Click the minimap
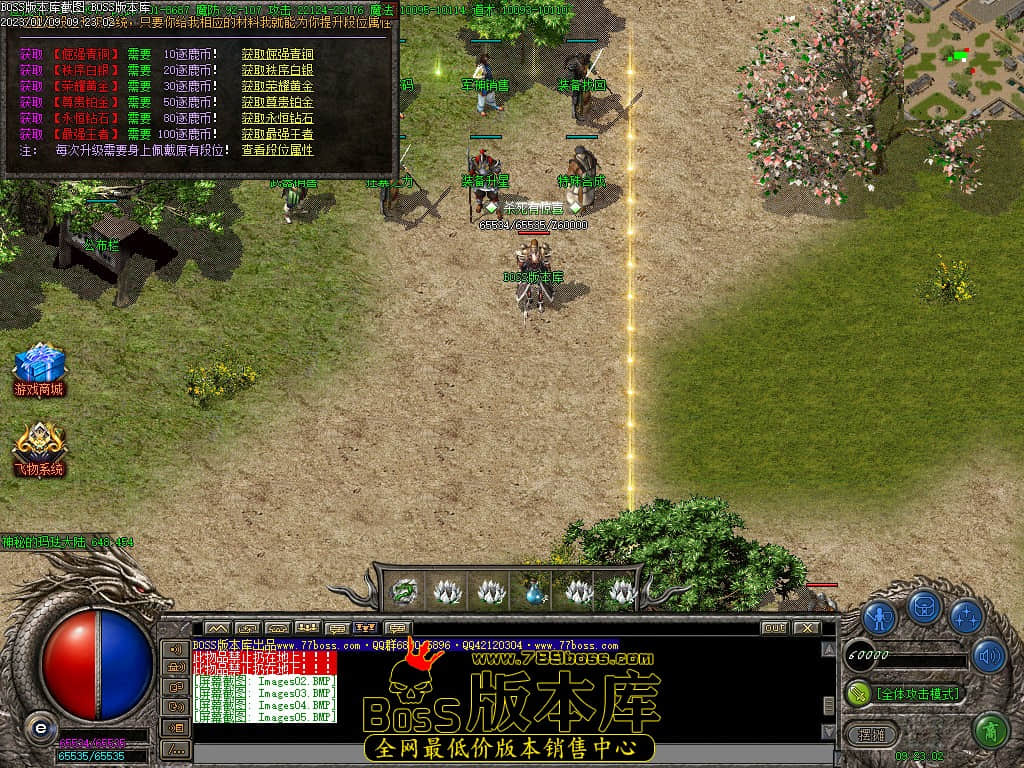Image resolution: width=1024 pixels, height=768 pixels. pos(963,59)
